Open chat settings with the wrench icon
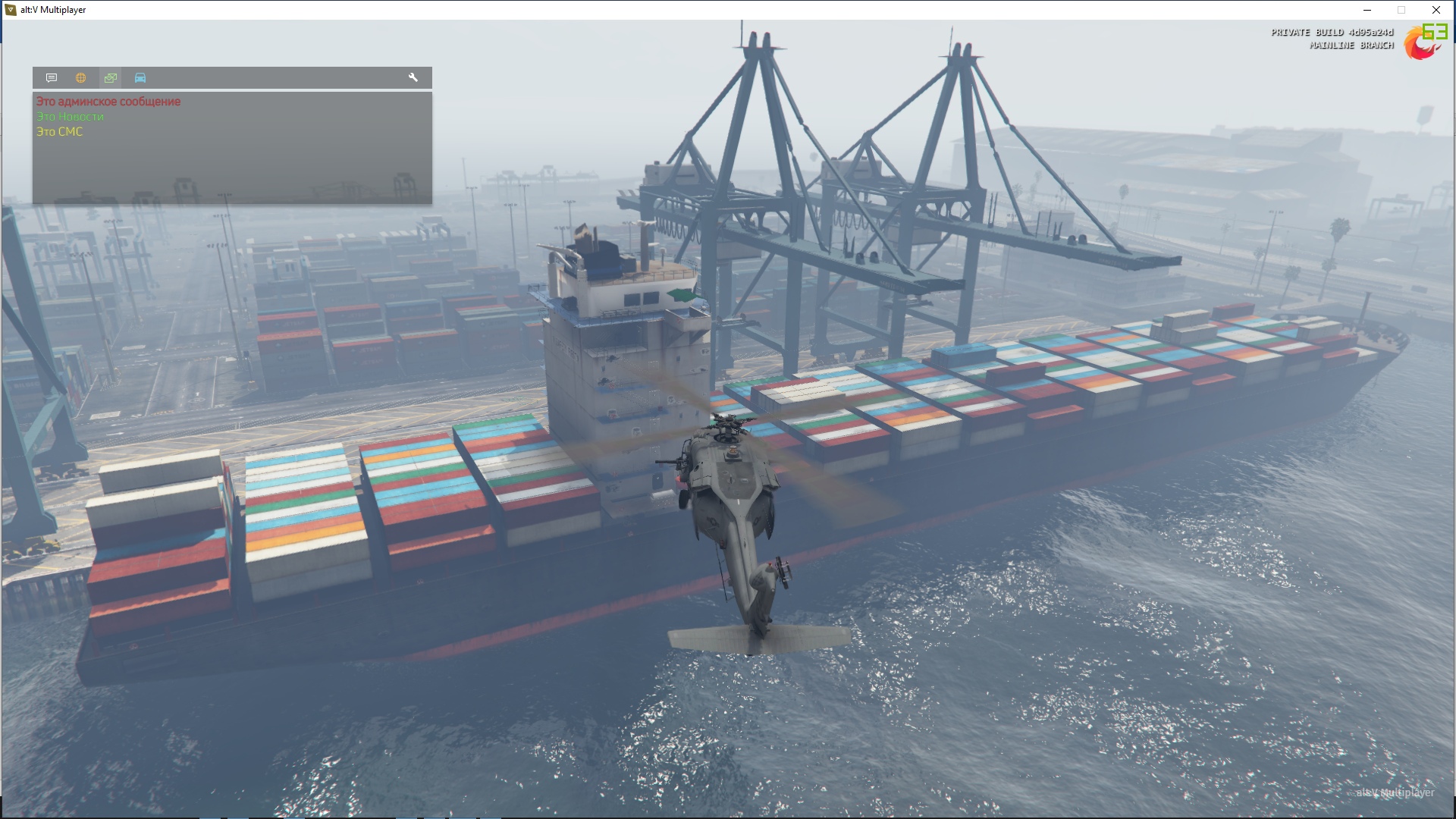 tap(413, 78)
